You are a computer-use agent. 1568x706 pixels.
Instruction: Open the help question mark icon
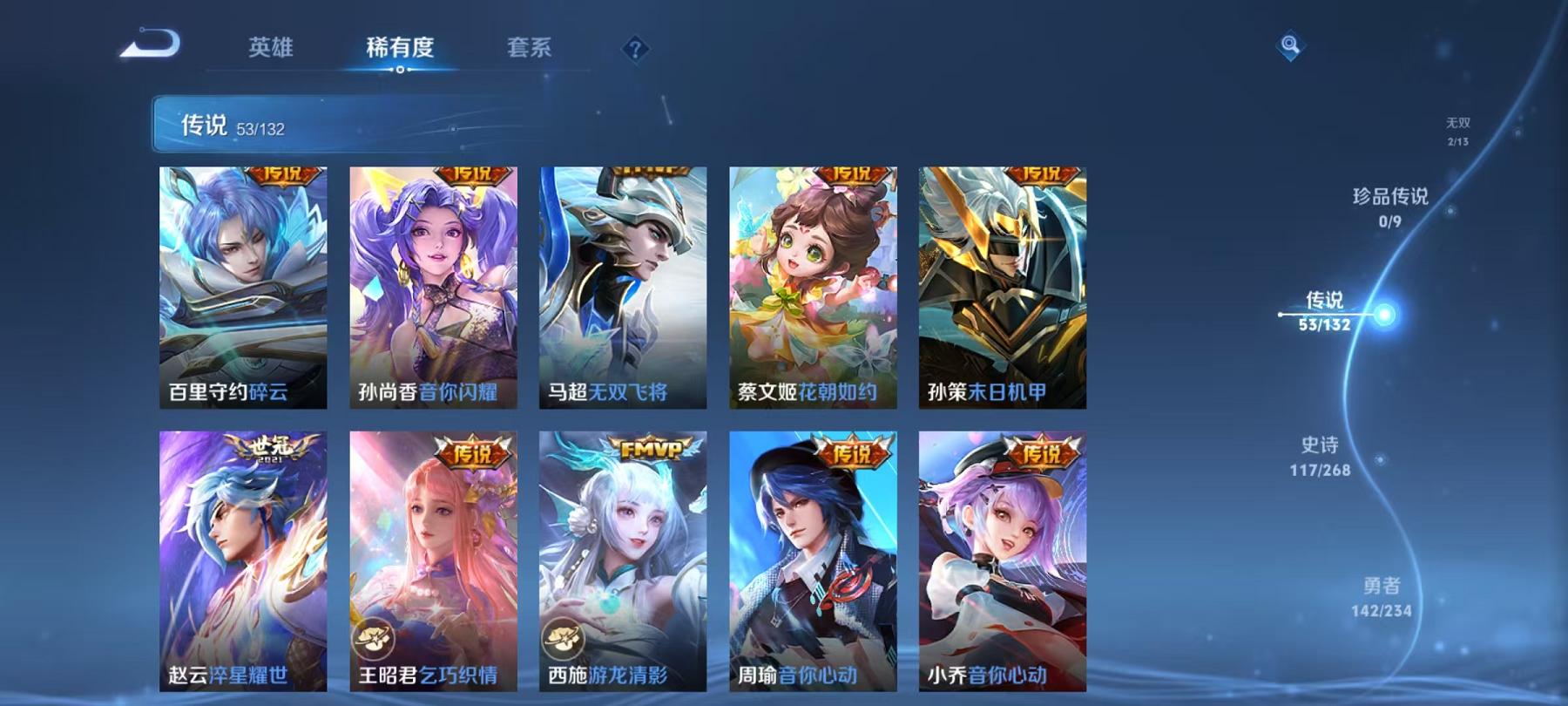coord(635,50)
